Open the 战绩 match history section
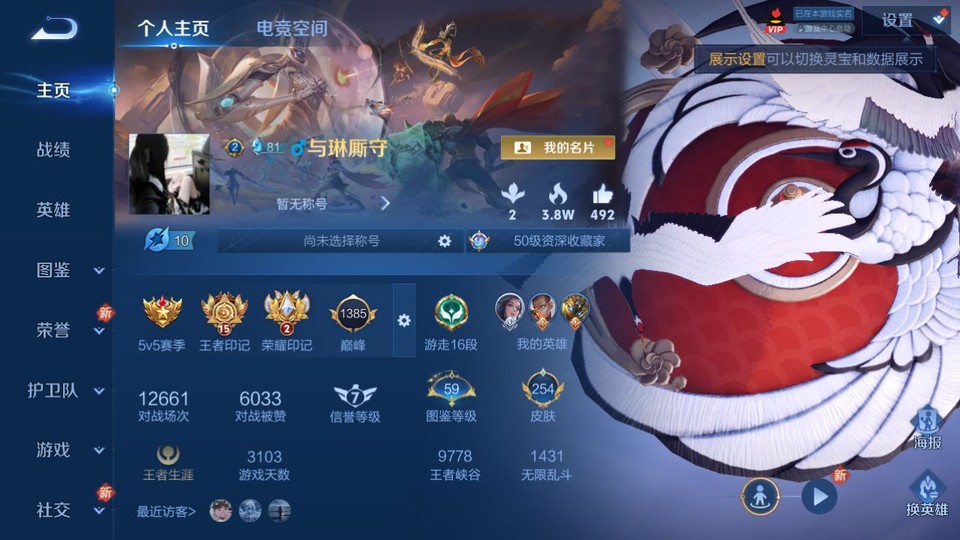The image size is (960, 540). (x=54, y=150)
